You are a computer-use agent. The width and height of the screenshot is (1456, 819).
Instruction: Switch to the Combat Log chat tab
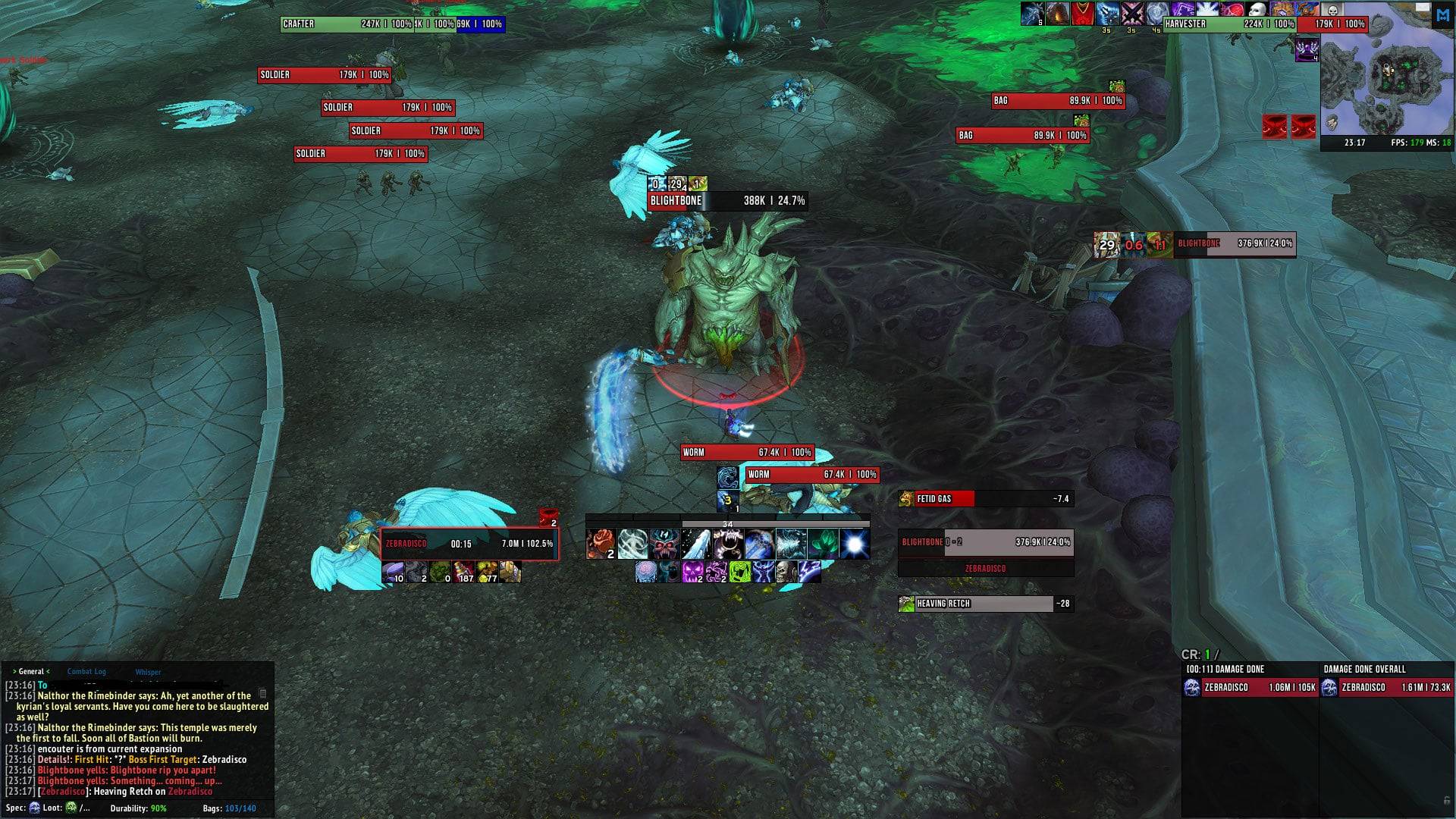(86, 671)
